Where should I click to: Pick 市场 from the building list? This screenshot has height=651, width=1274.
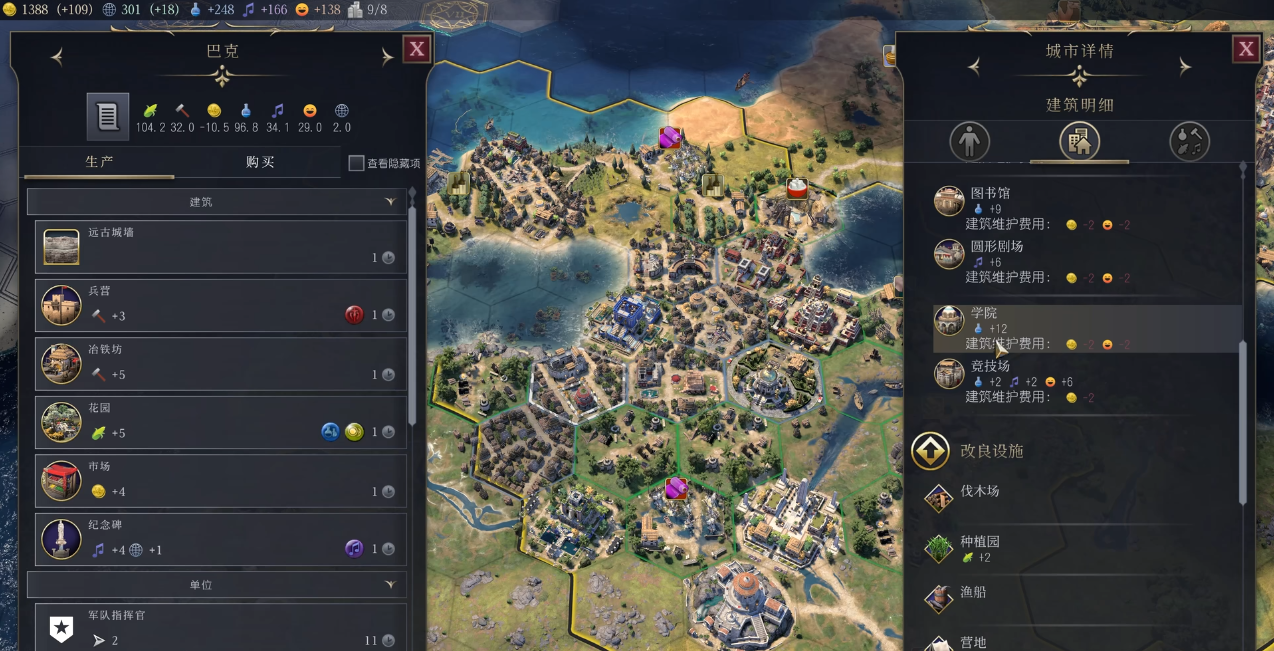coord(220,480)
